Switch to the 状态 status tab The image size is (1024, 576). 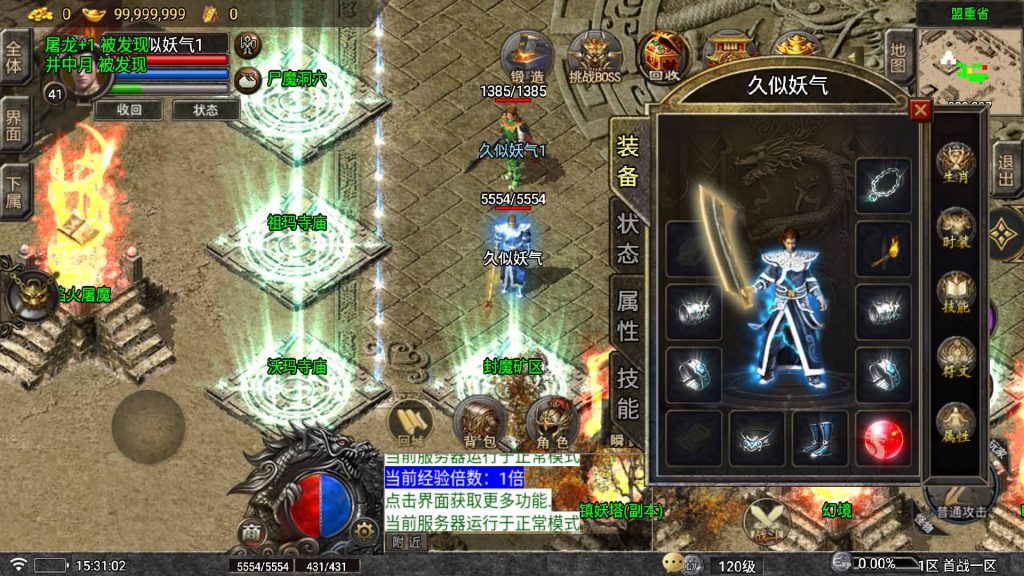click(x=628, y=238)
